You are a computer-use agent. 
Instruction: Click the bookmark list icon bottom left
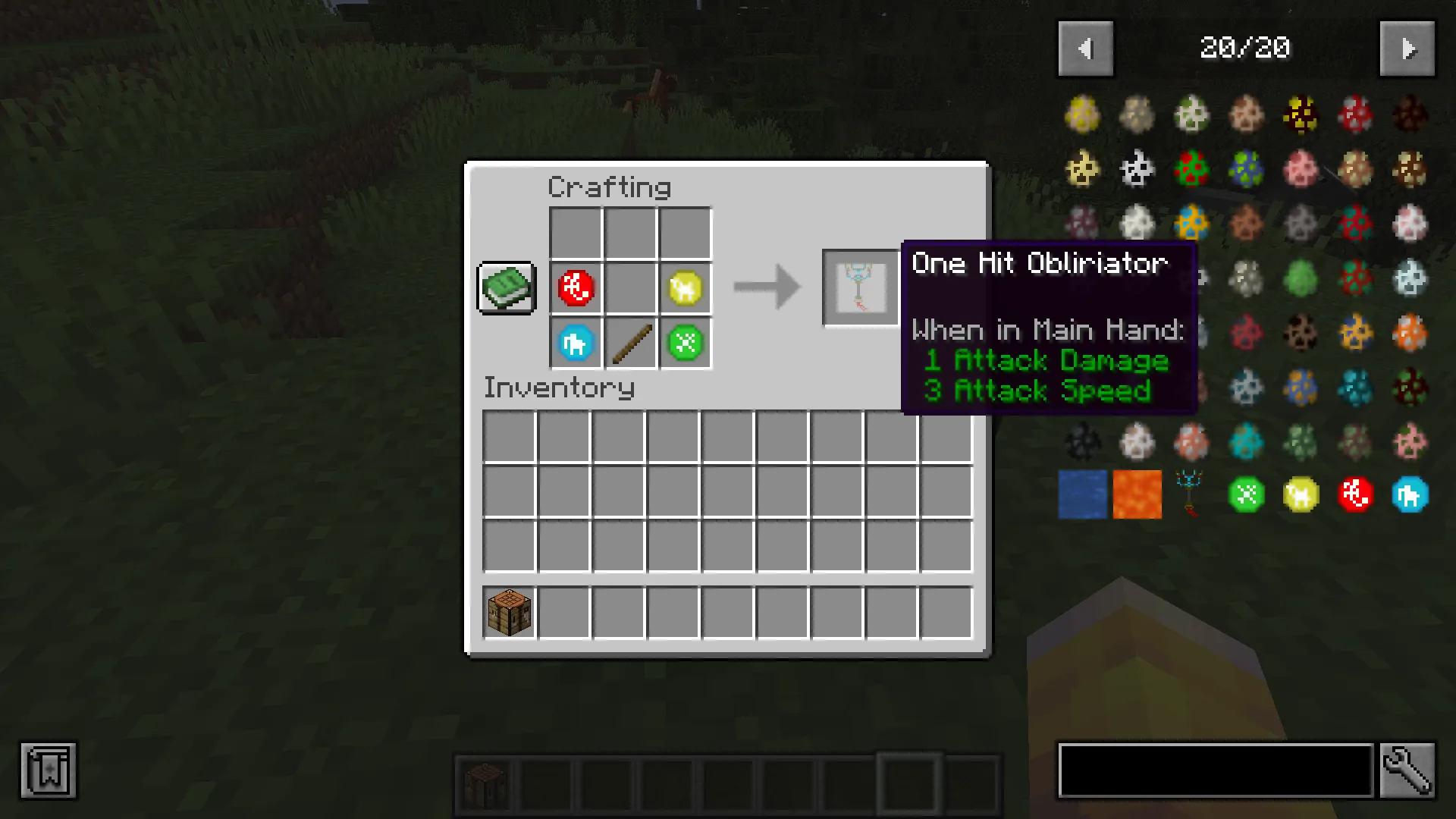coord(48,770)
